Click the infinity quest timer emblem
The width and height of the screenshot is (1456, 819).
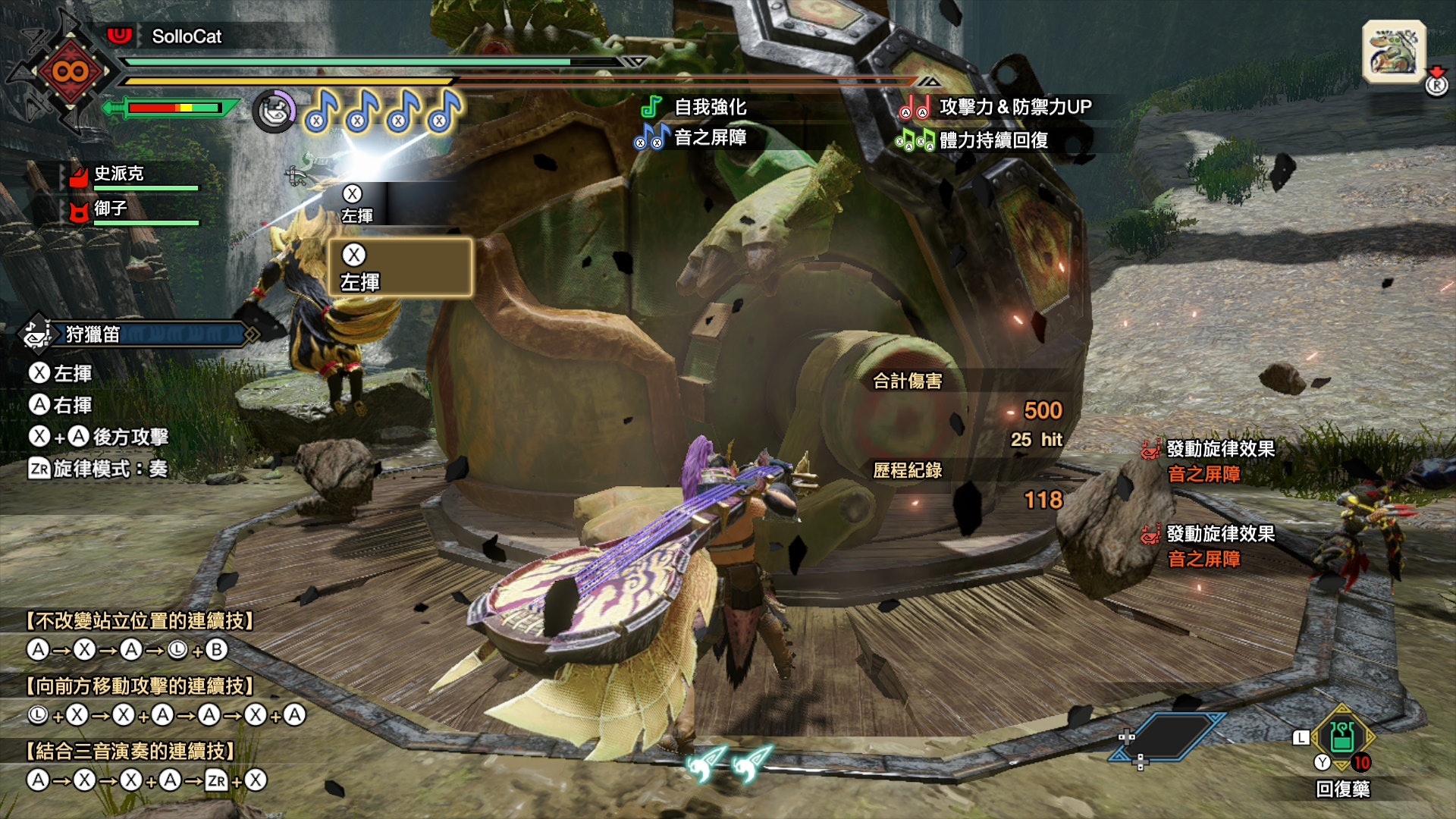pyautogui.click(x=70, y=72)
